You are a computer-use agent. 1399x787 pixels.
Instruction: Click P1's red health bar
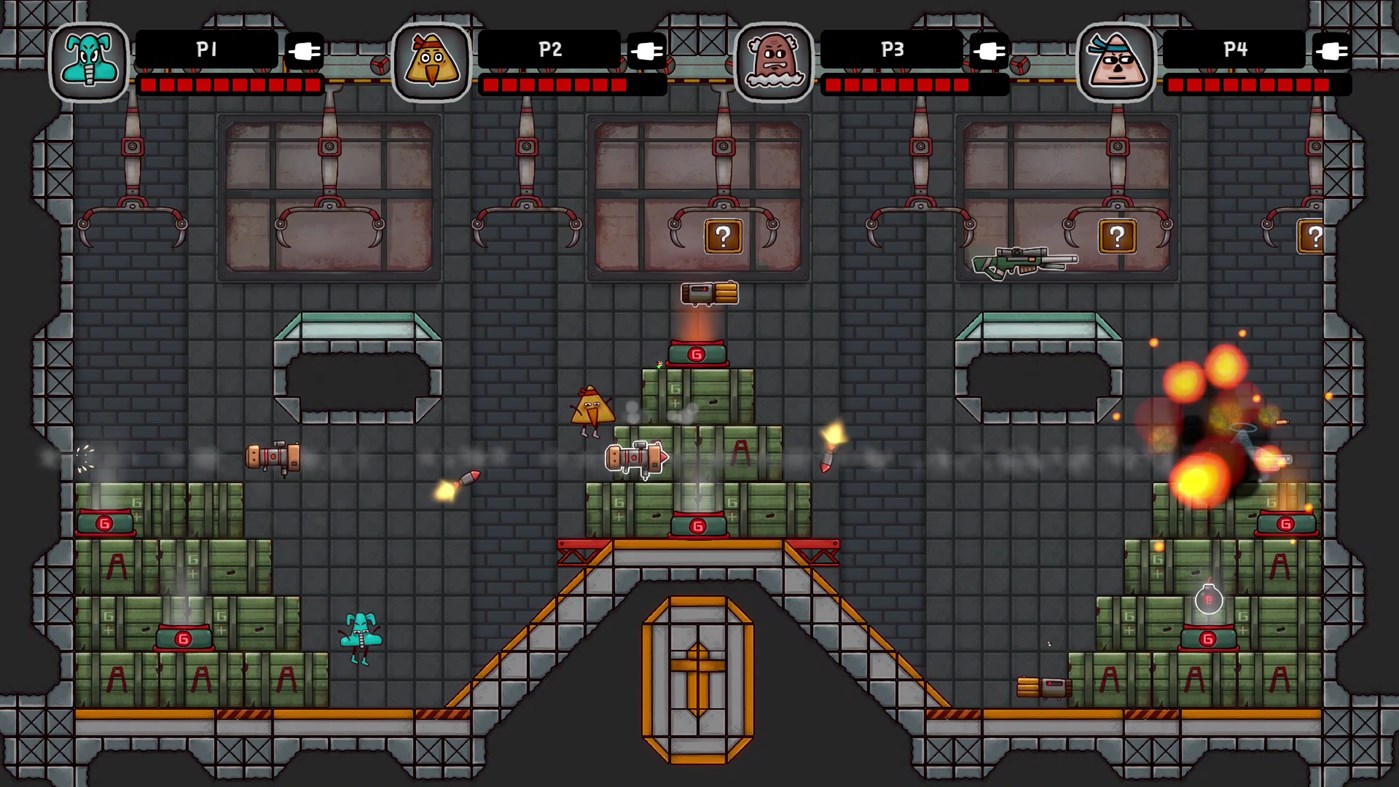(232, 85)
